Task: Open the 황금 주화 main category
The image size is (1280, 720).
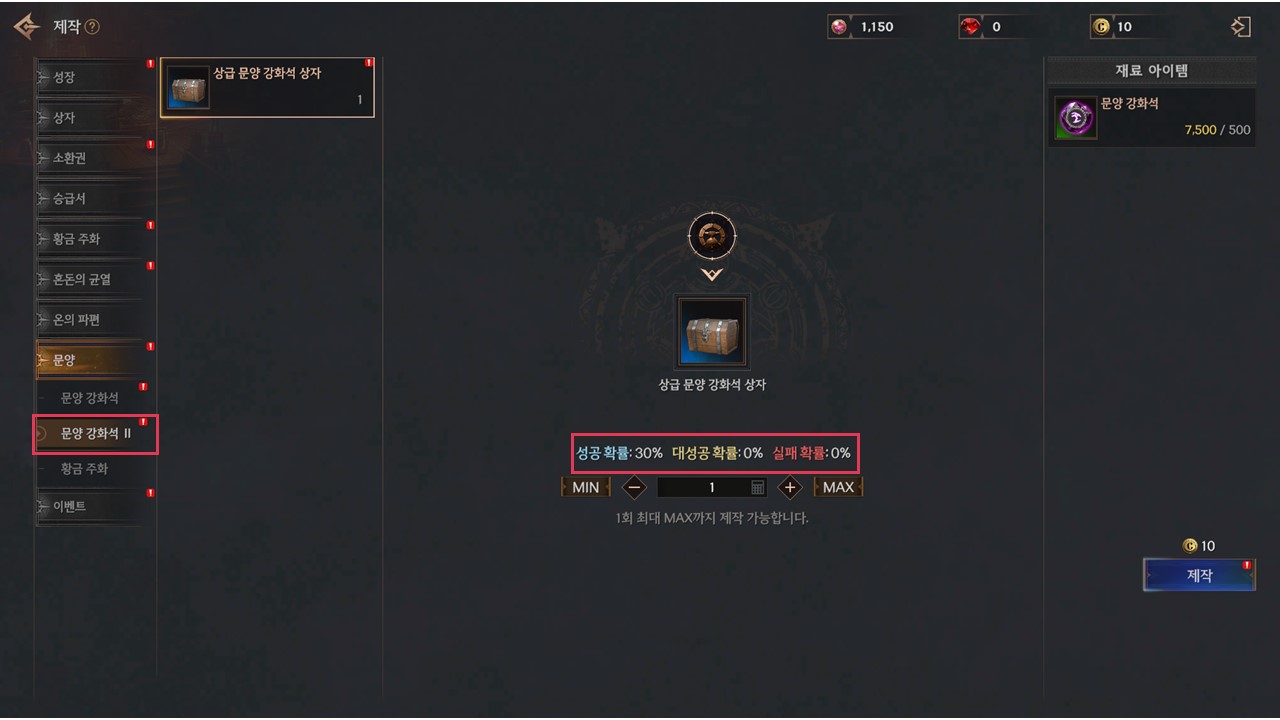Action: pos(92,239)
